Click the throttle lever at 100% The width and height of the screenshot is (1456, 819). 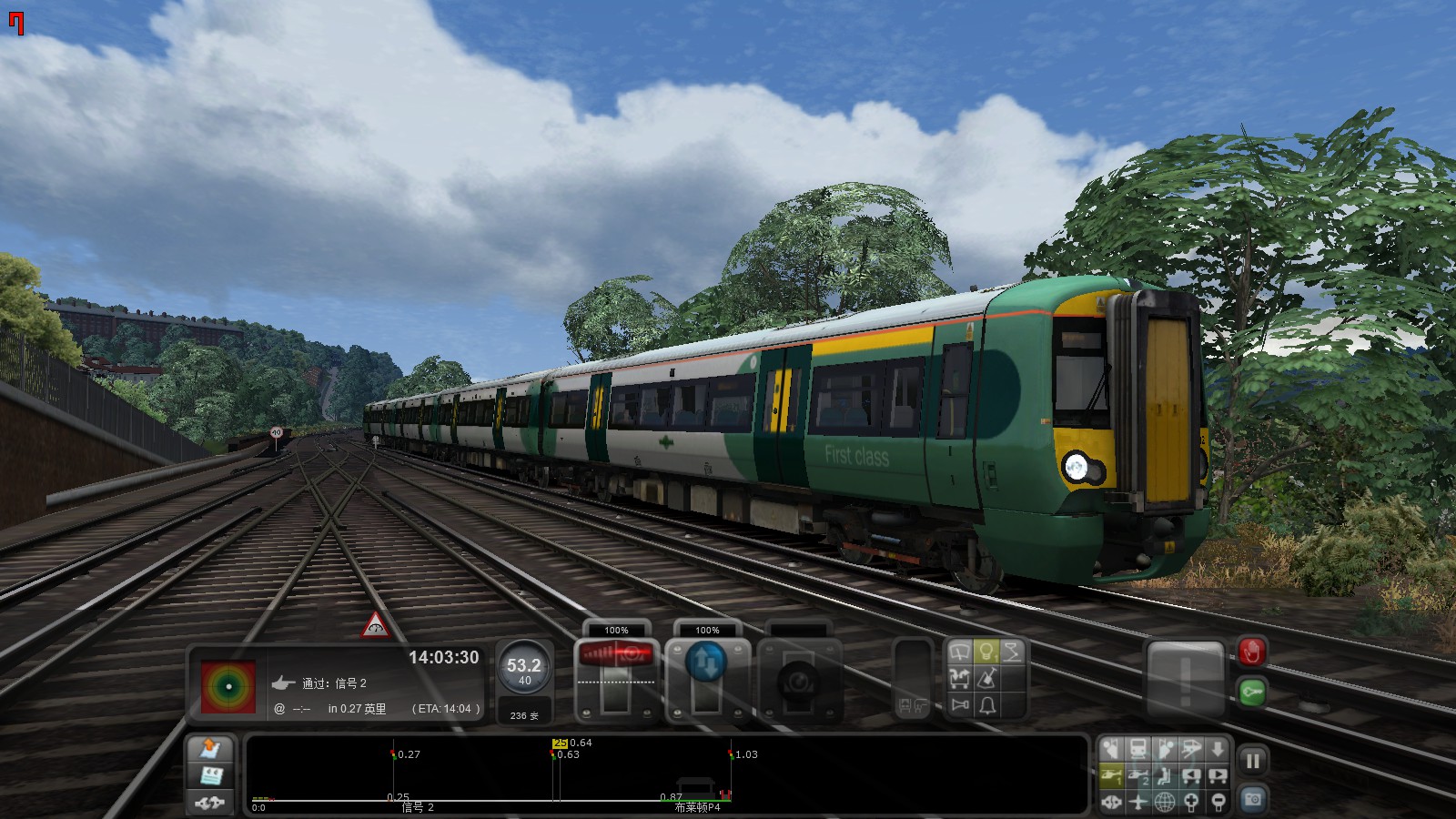coord(617,655)
